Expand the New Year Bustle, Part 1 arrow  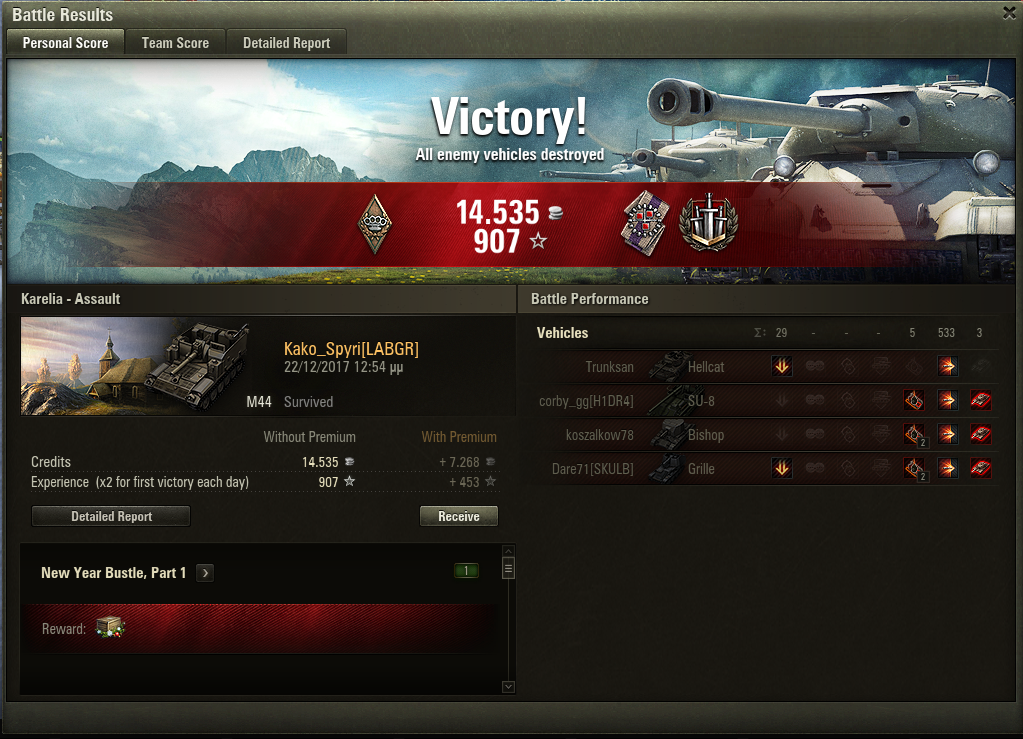tap(205, 573)
